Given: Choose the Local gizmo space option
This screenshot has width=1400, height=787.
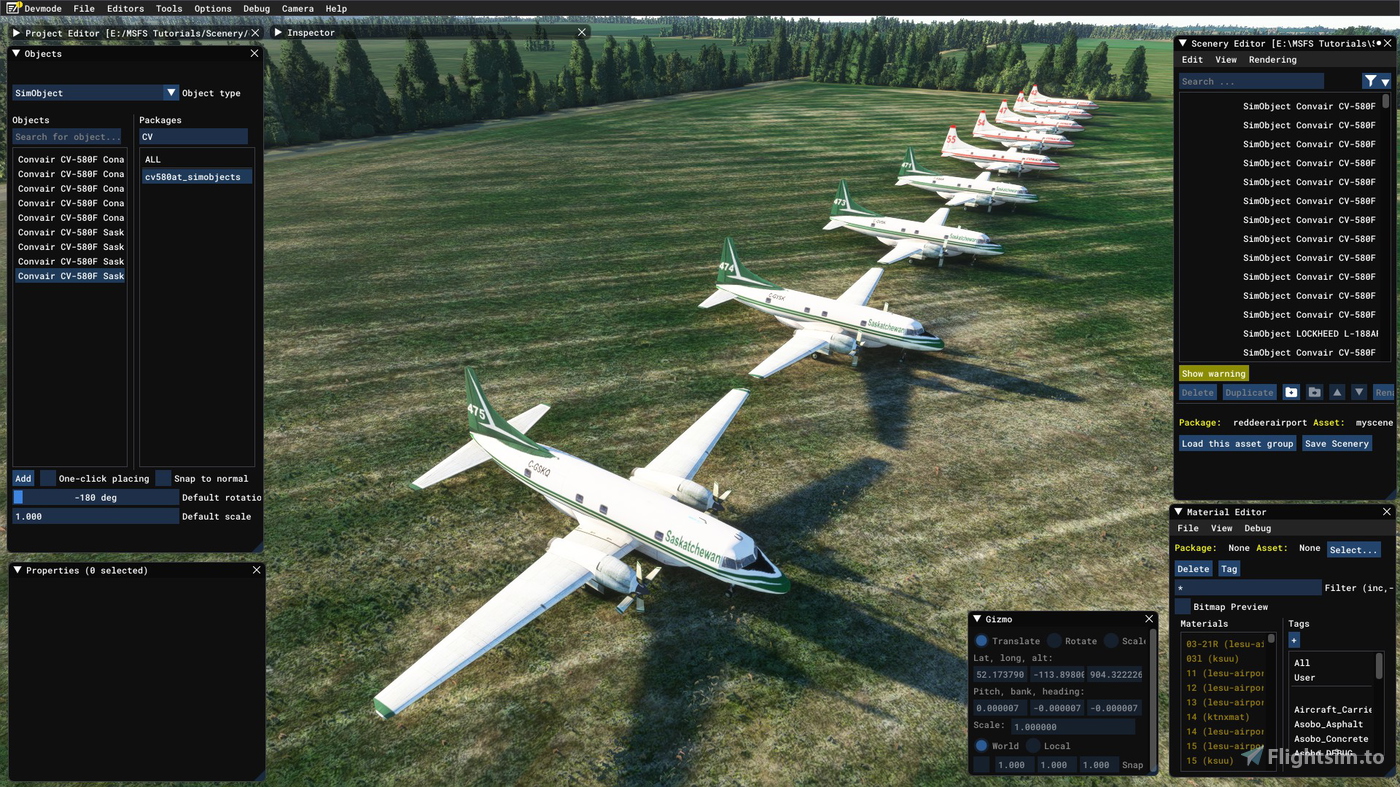Looking at the screenshot, I should (x=1034, y=746).
